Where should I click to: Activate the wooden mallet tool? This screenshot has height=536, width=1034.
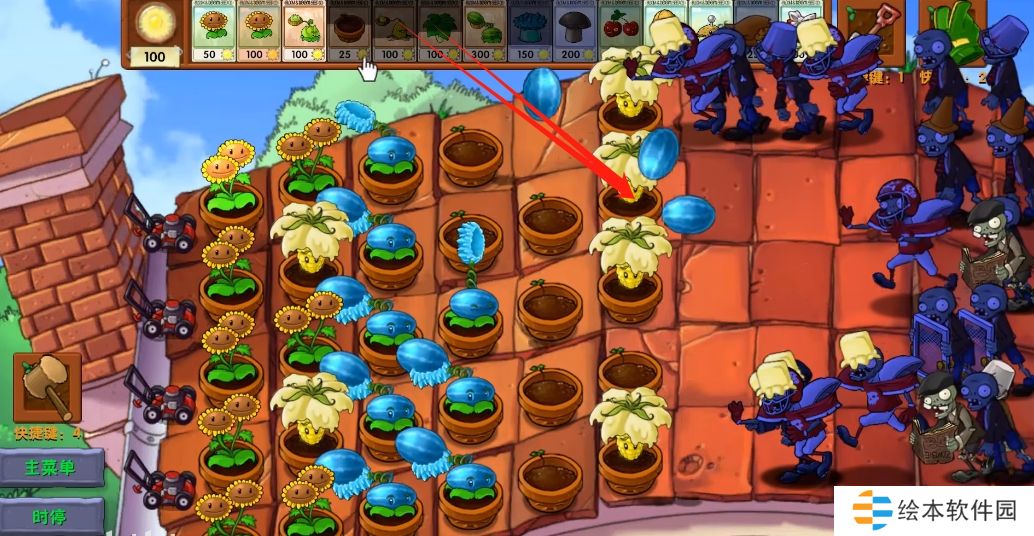pyautogui.click(x=46, y=387)
